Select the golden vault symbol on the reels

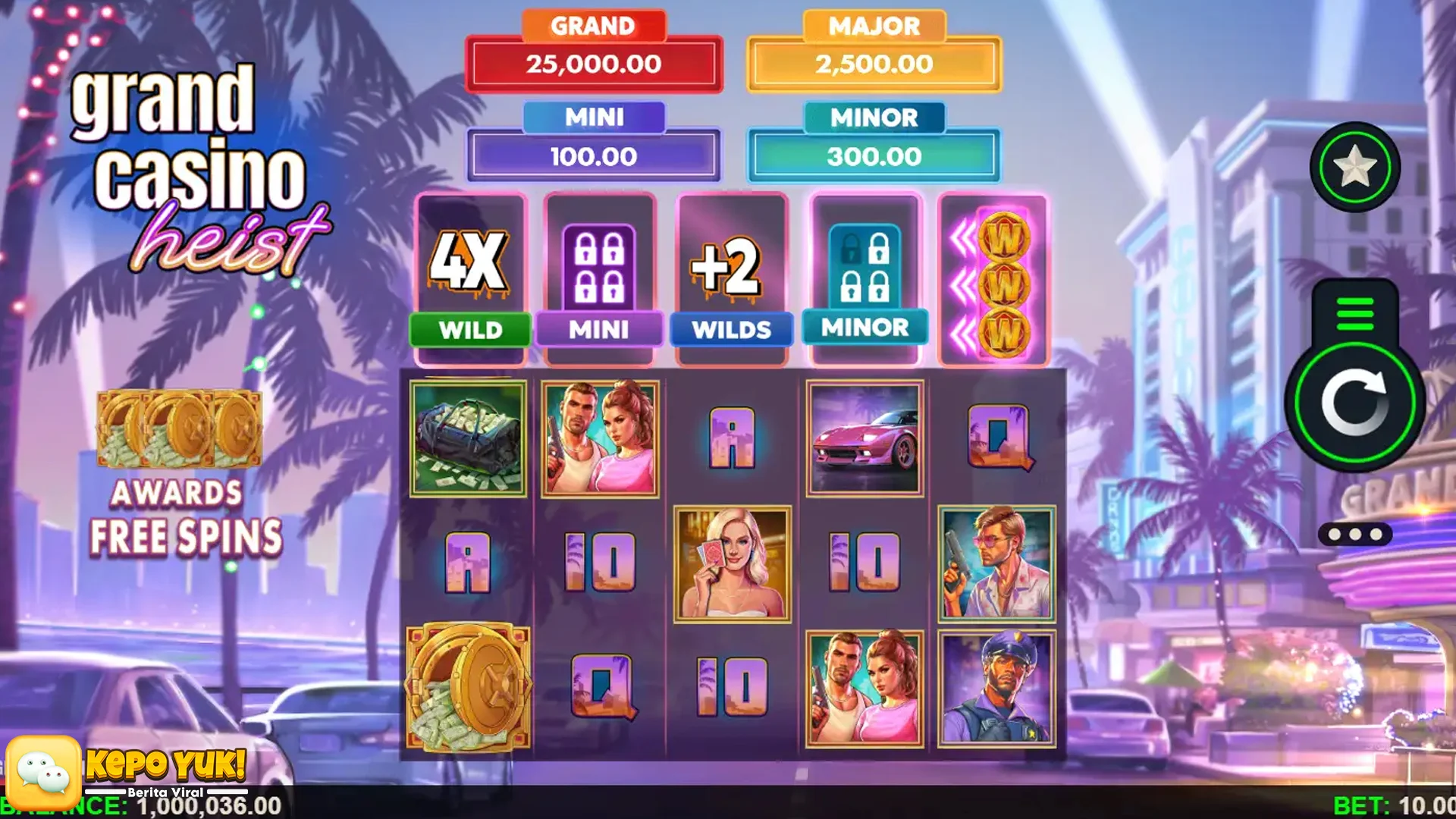pyautogui.click(x=469, y=686)
